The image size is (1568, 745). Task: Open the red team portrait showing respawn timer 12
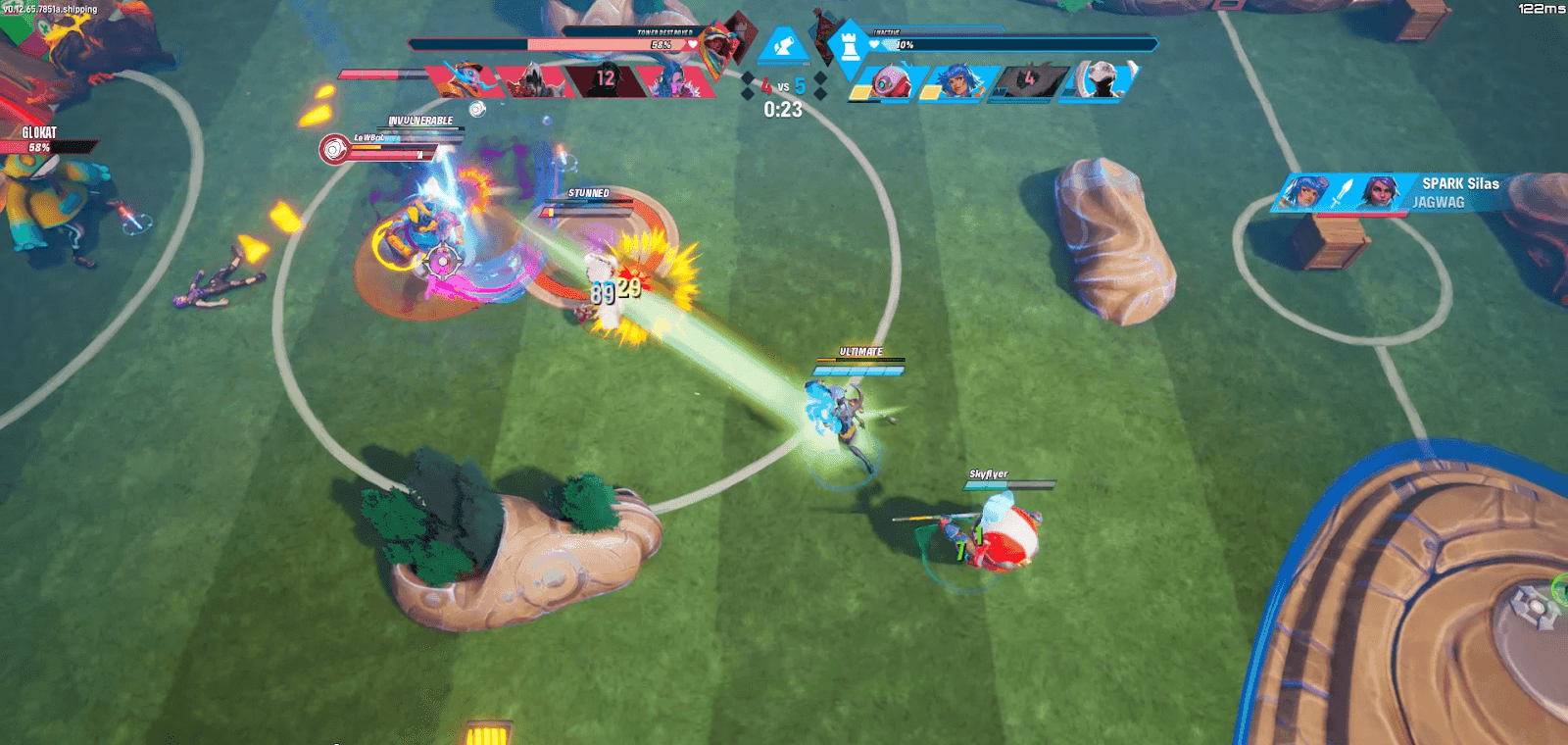pos(605,76)
